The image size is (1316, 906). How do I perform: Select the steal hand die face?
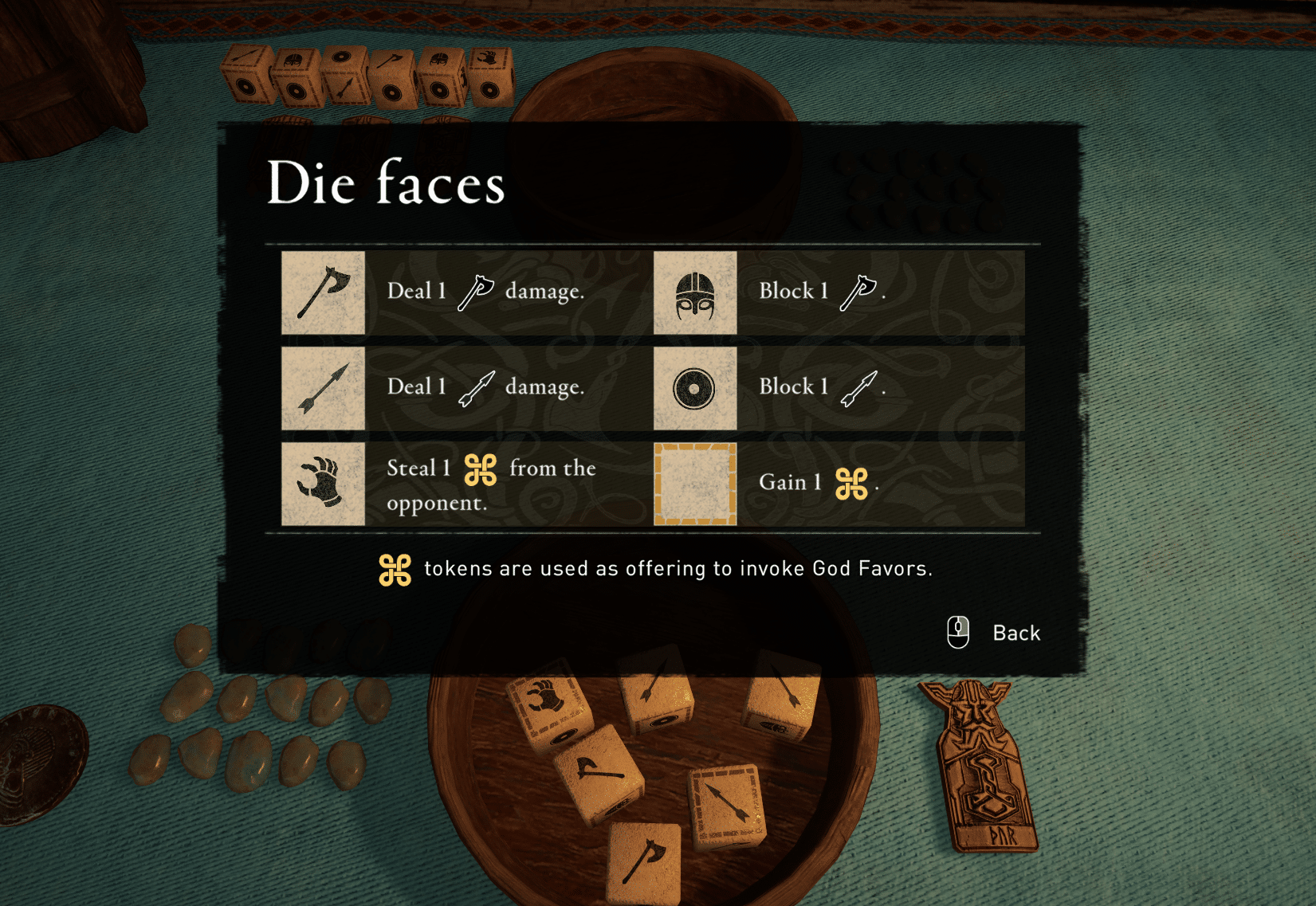click(x=323, y=484)
